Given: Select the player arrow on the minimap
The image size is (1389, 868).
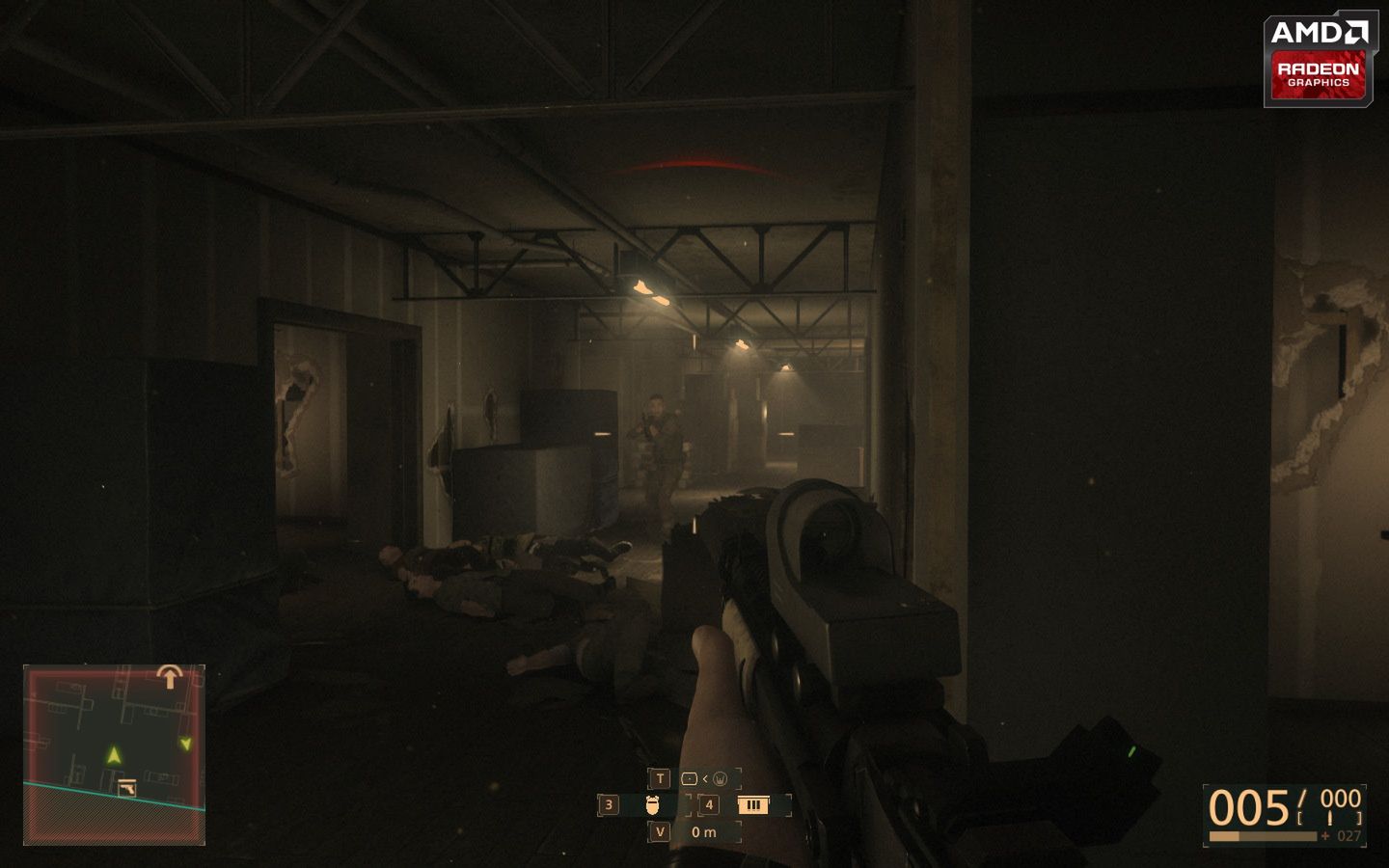Looking at the screenshot, I should click(112, 753).
